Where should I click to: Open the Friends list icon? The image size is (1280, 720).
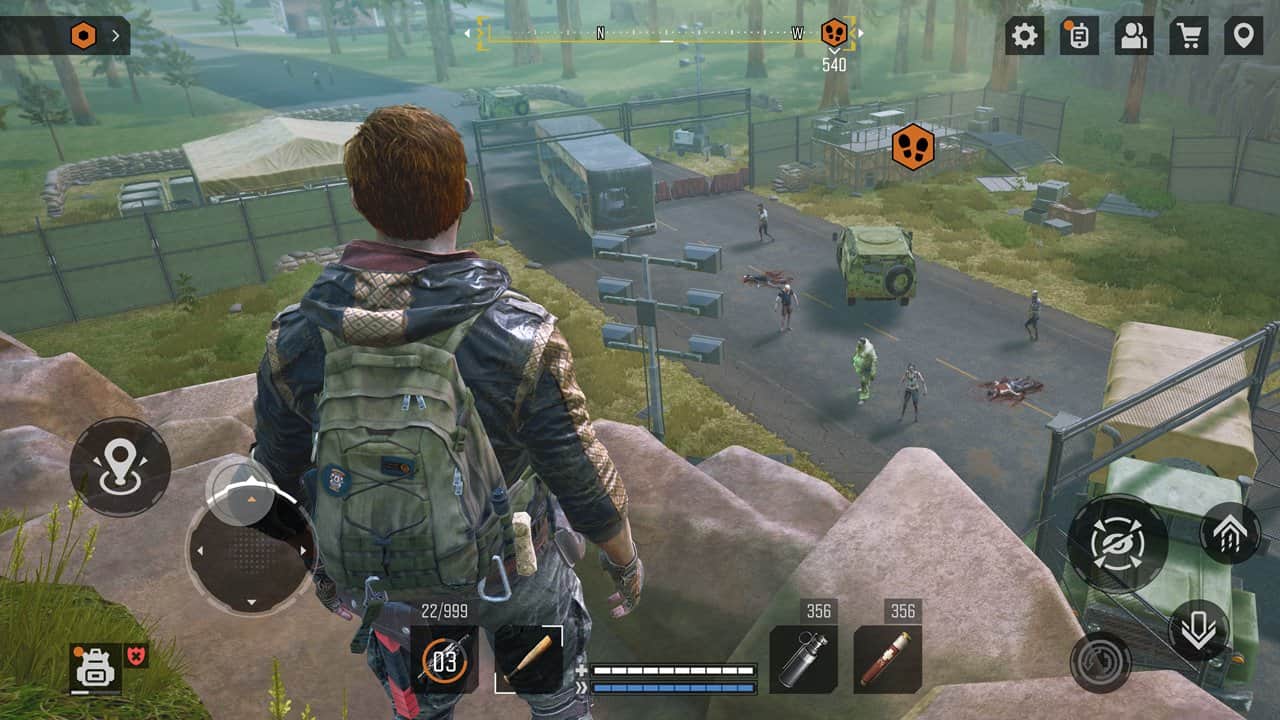(x=1133, y=33)
